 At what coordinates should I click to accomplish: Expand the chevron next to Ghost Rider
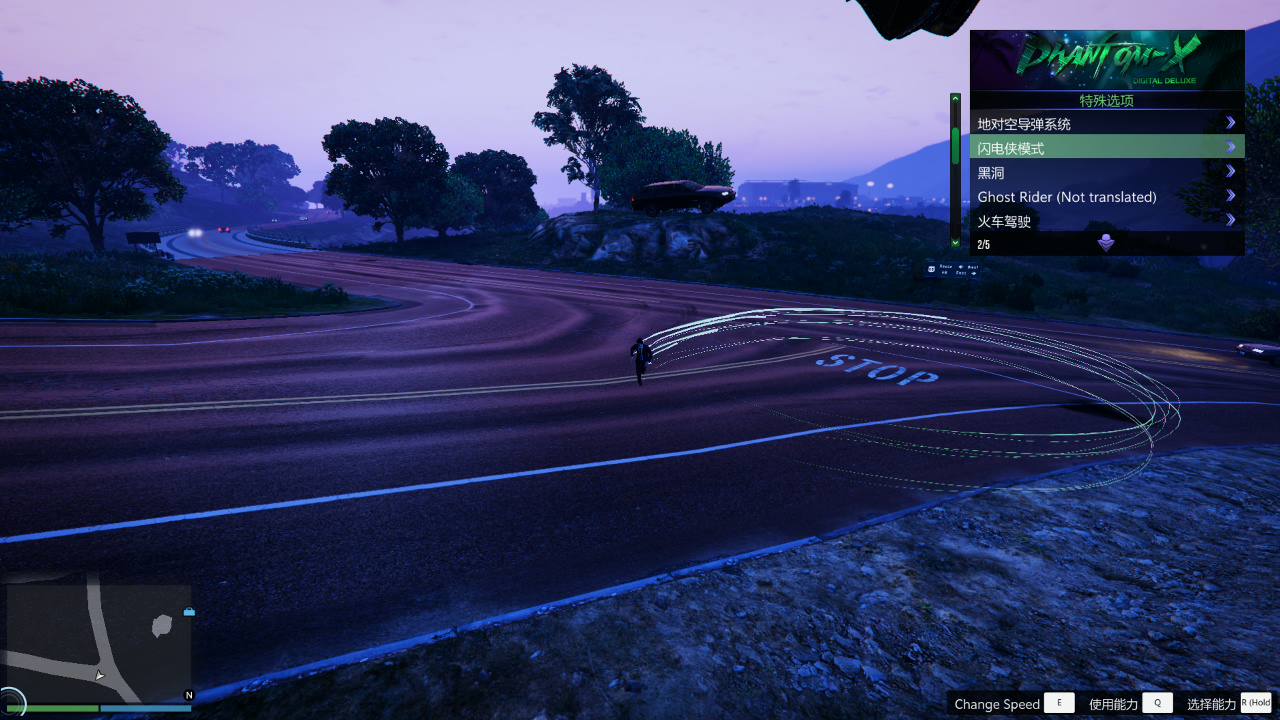click(x=1230, y=196)
